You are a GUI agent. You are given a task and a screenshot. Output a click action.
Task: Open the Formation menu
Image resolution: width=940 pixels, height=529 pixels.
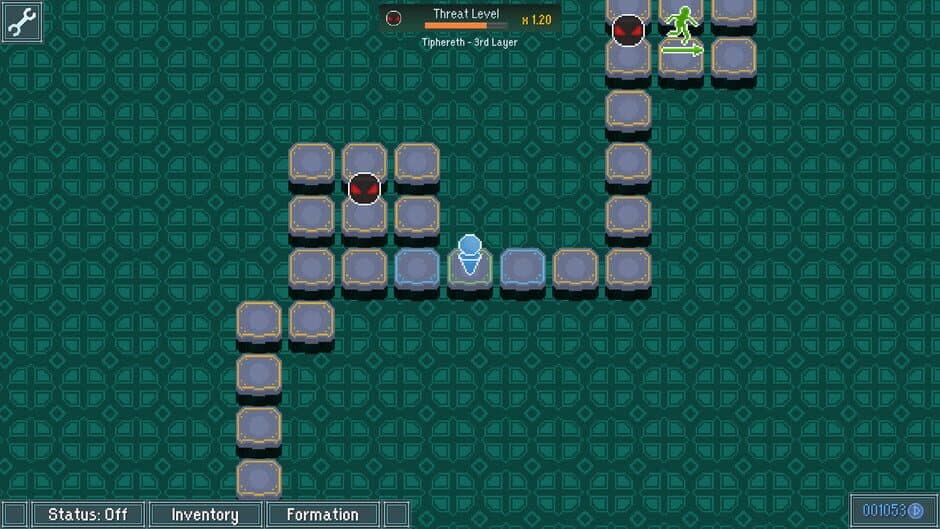coord(322,515)
